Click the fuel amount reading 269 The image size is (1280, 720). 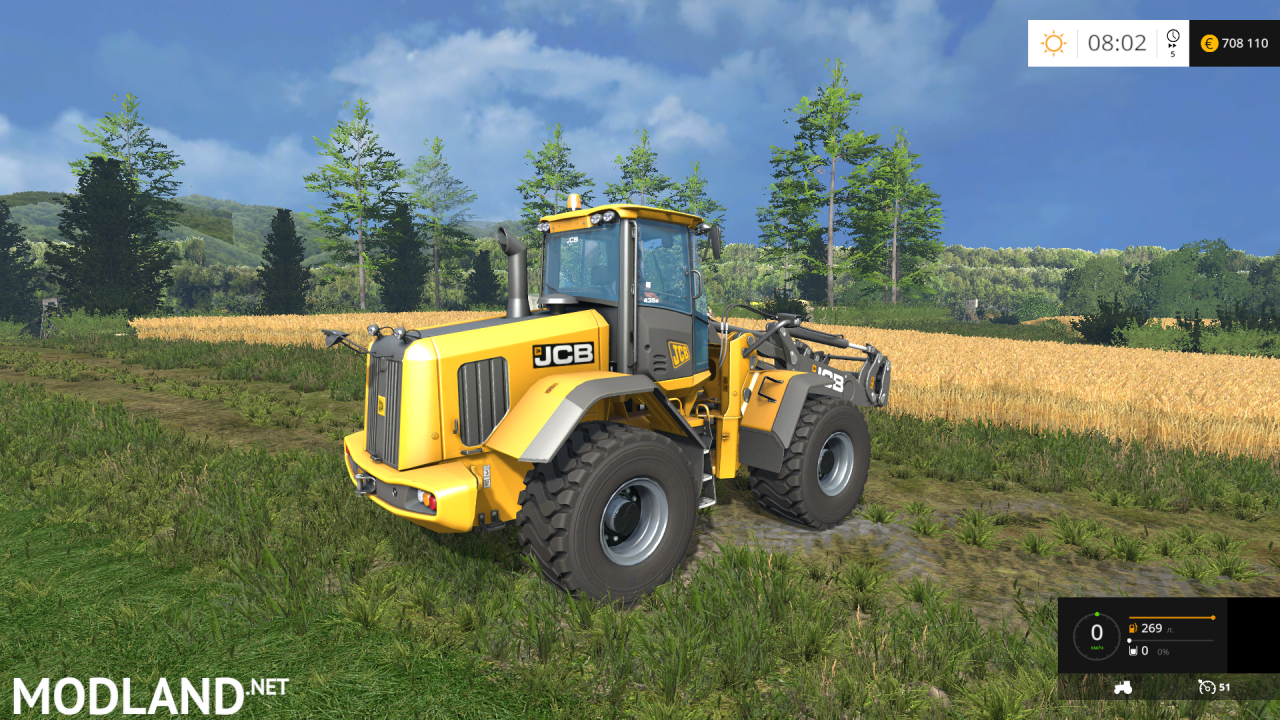click(x=1151, y=629)
